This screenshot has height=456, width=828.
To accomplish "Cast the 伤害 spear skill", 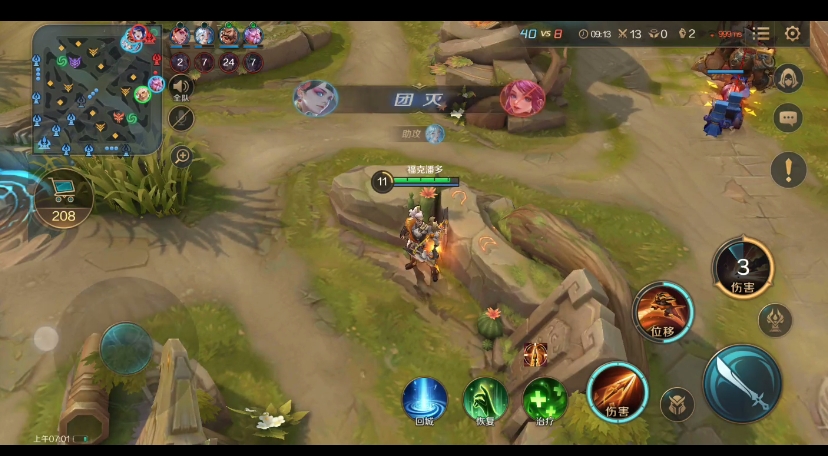I will (x=610, y=390).
